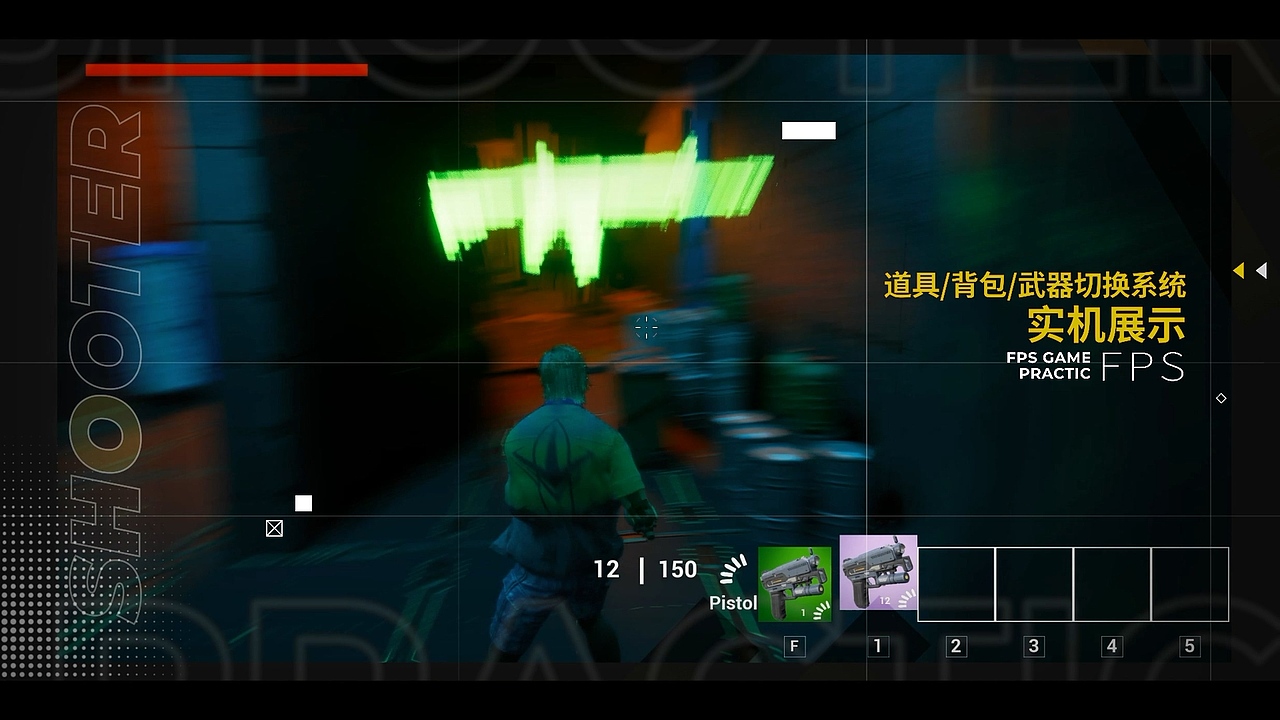Click the 道具/背包/武器切换系统 title text

point(1036,286)
